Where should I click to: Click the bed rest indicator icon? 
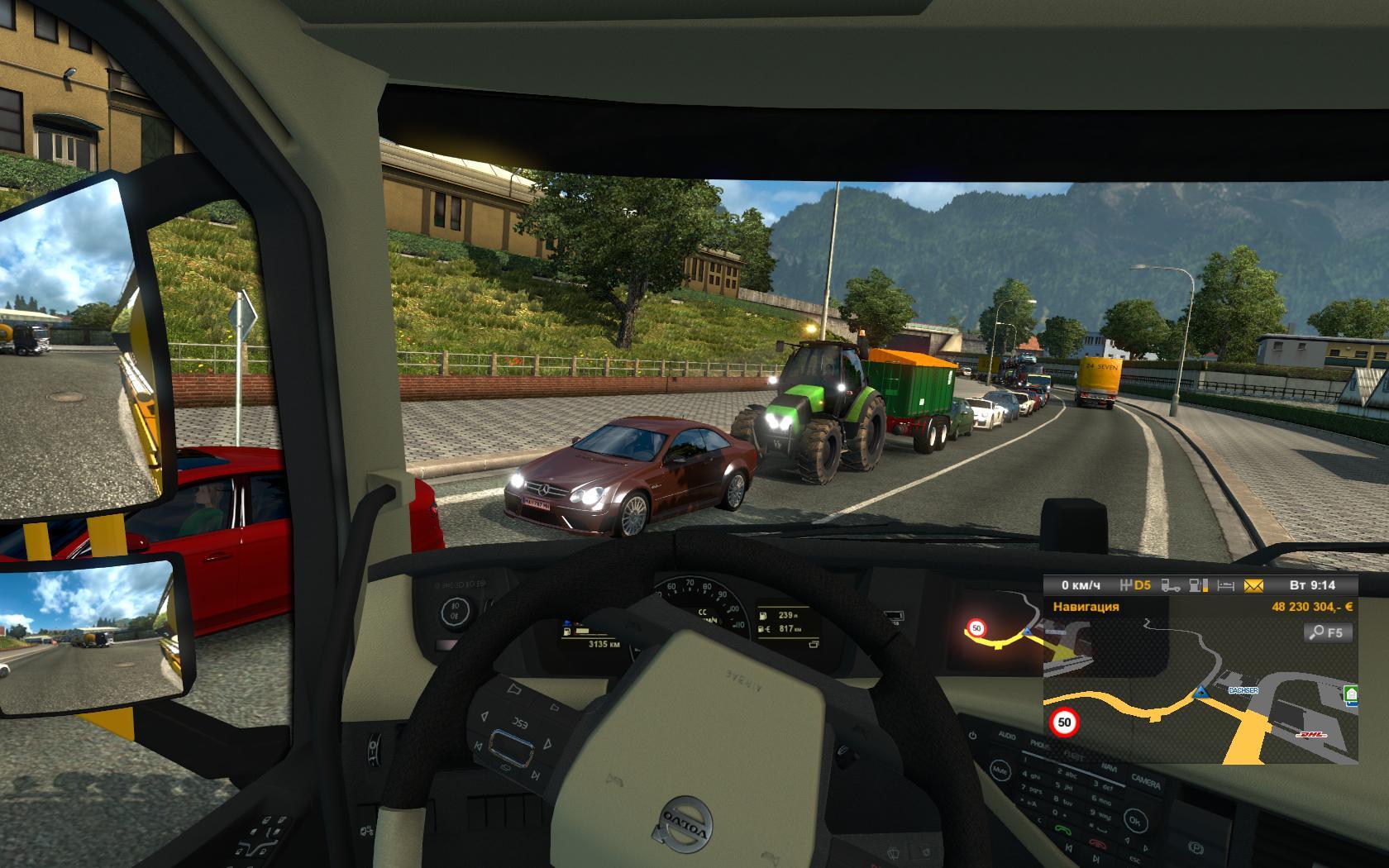point(1225,585)
